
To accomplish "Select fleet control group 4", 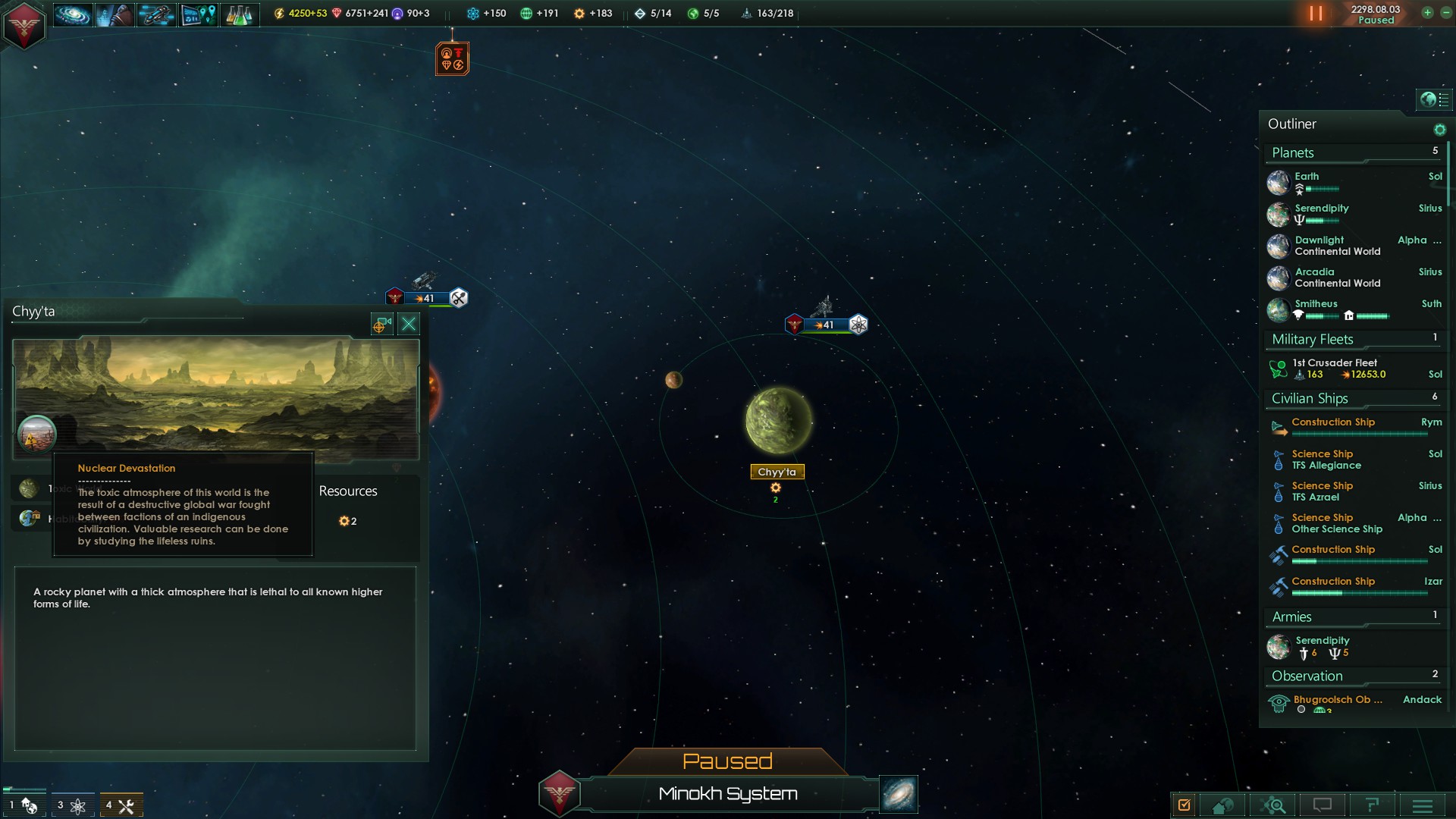I will point(121,805).
